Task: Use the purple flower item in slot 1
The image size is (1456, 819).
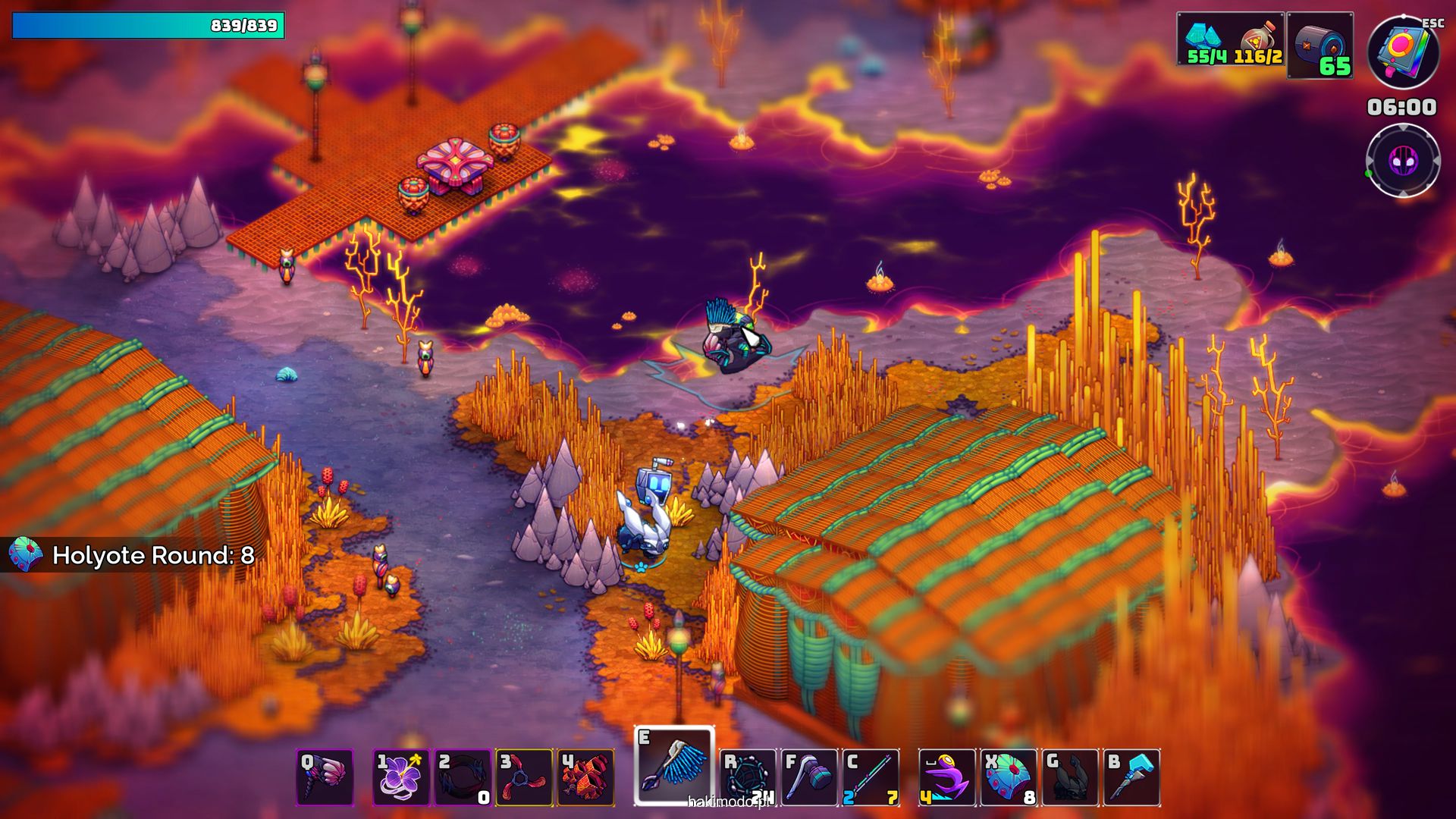Action: 401,777
